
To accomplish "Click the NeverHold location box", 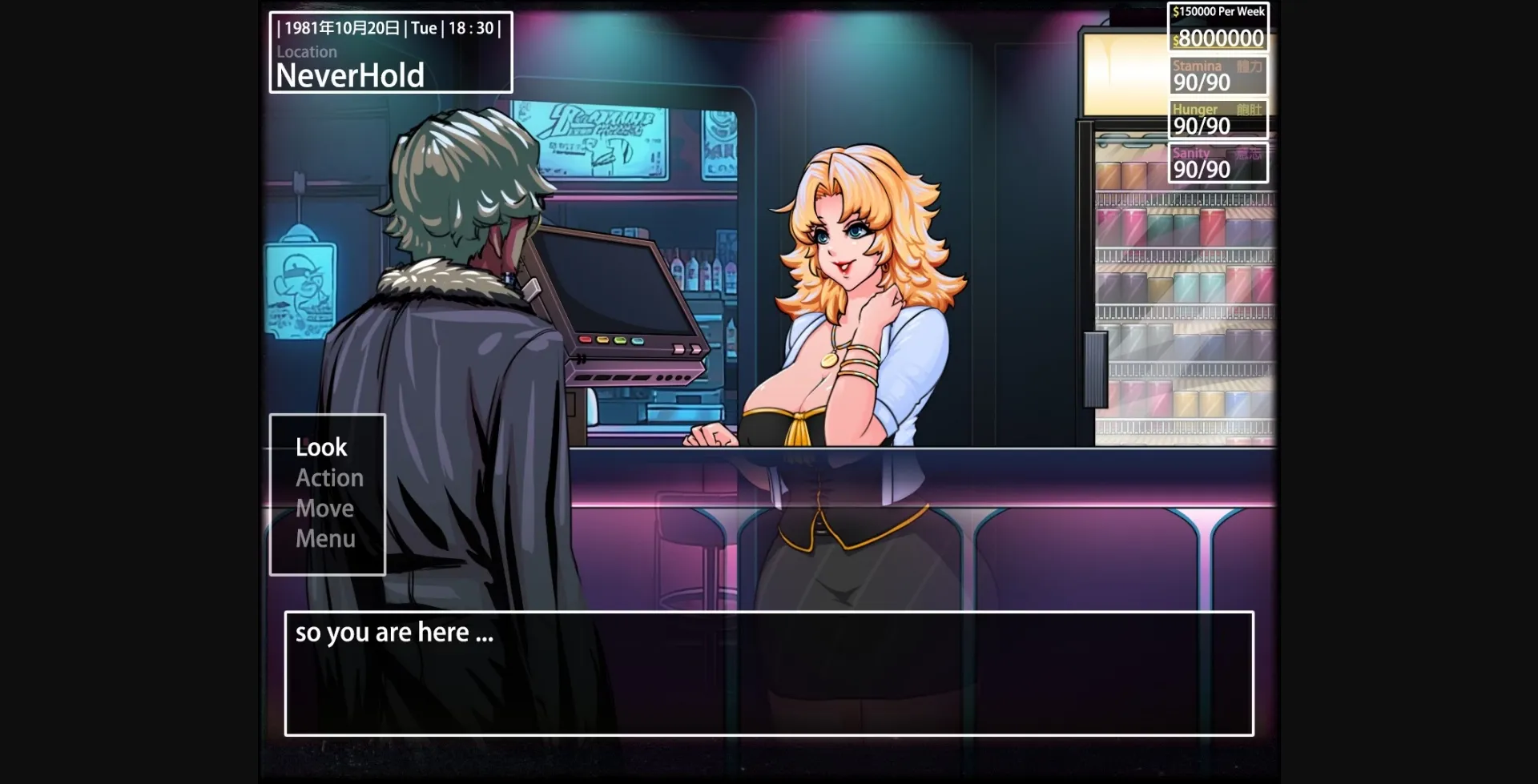I will [x=349, y=74].
